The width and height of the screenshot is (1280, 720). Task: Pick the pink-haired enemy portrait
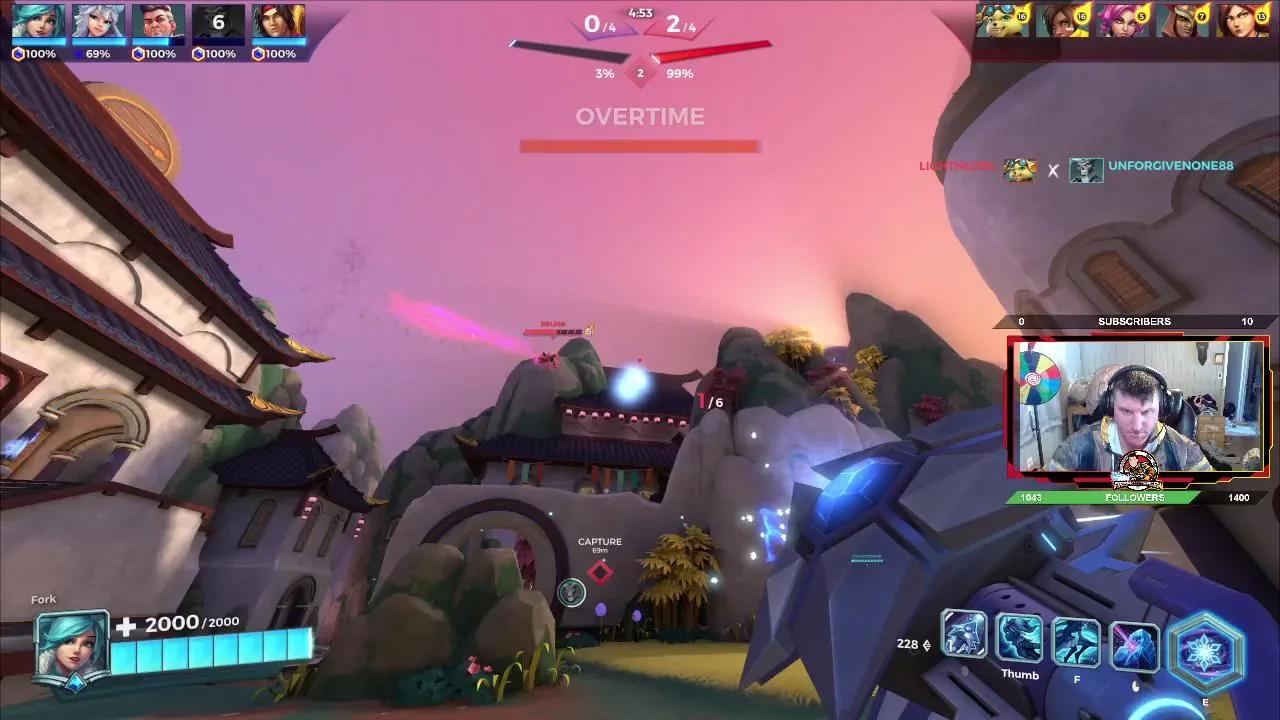(1123, 21)
